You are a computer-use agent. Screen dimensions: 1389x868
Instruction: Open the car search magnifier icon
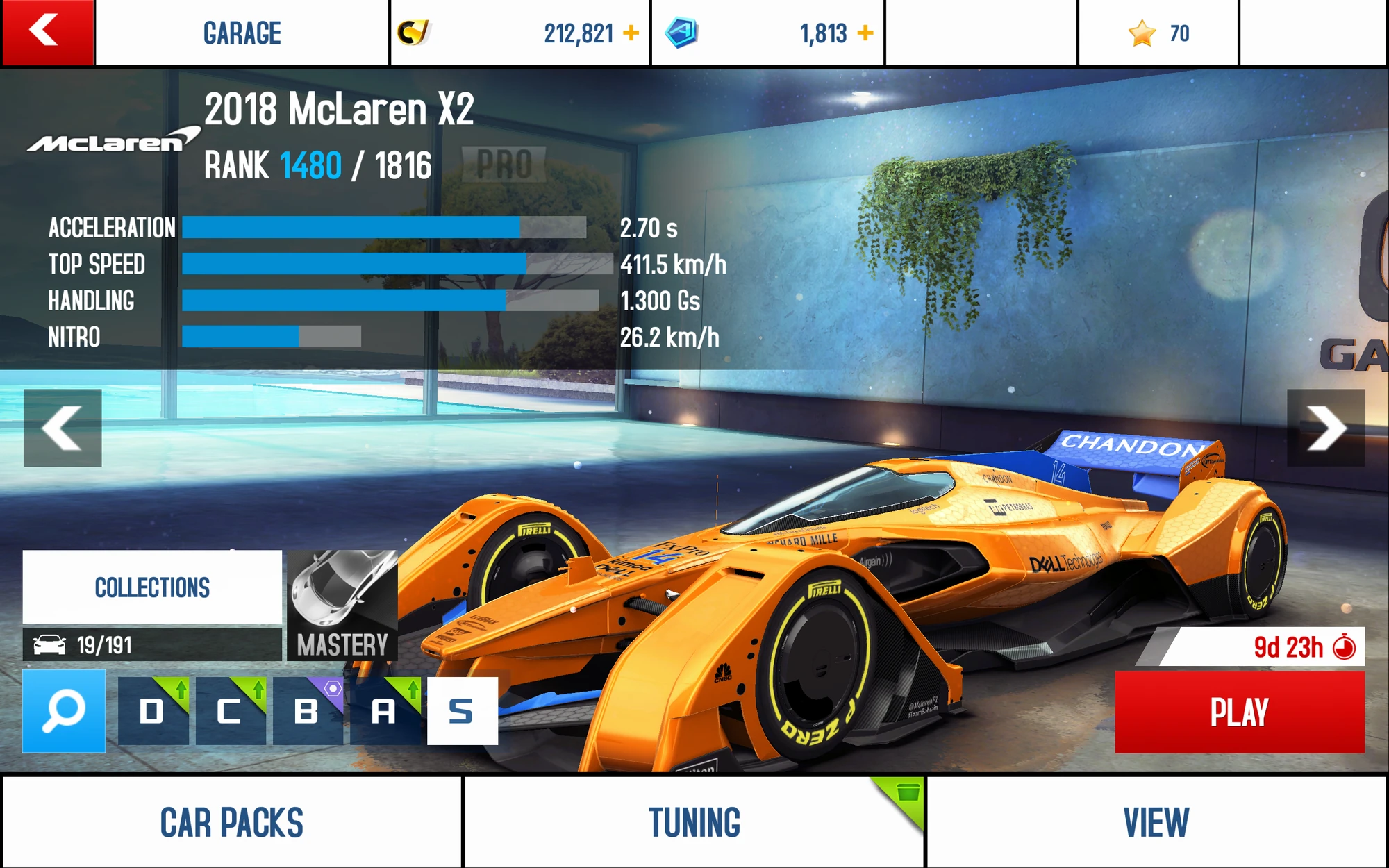[x=61, y=710]
